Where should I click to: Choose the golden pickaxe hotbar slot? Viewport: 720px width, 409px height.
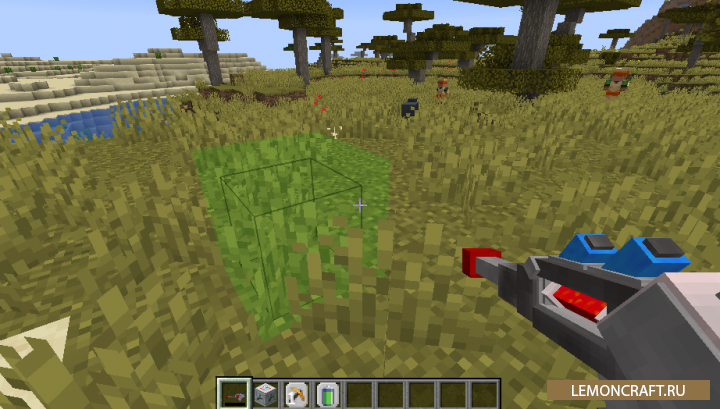point(296,393)
